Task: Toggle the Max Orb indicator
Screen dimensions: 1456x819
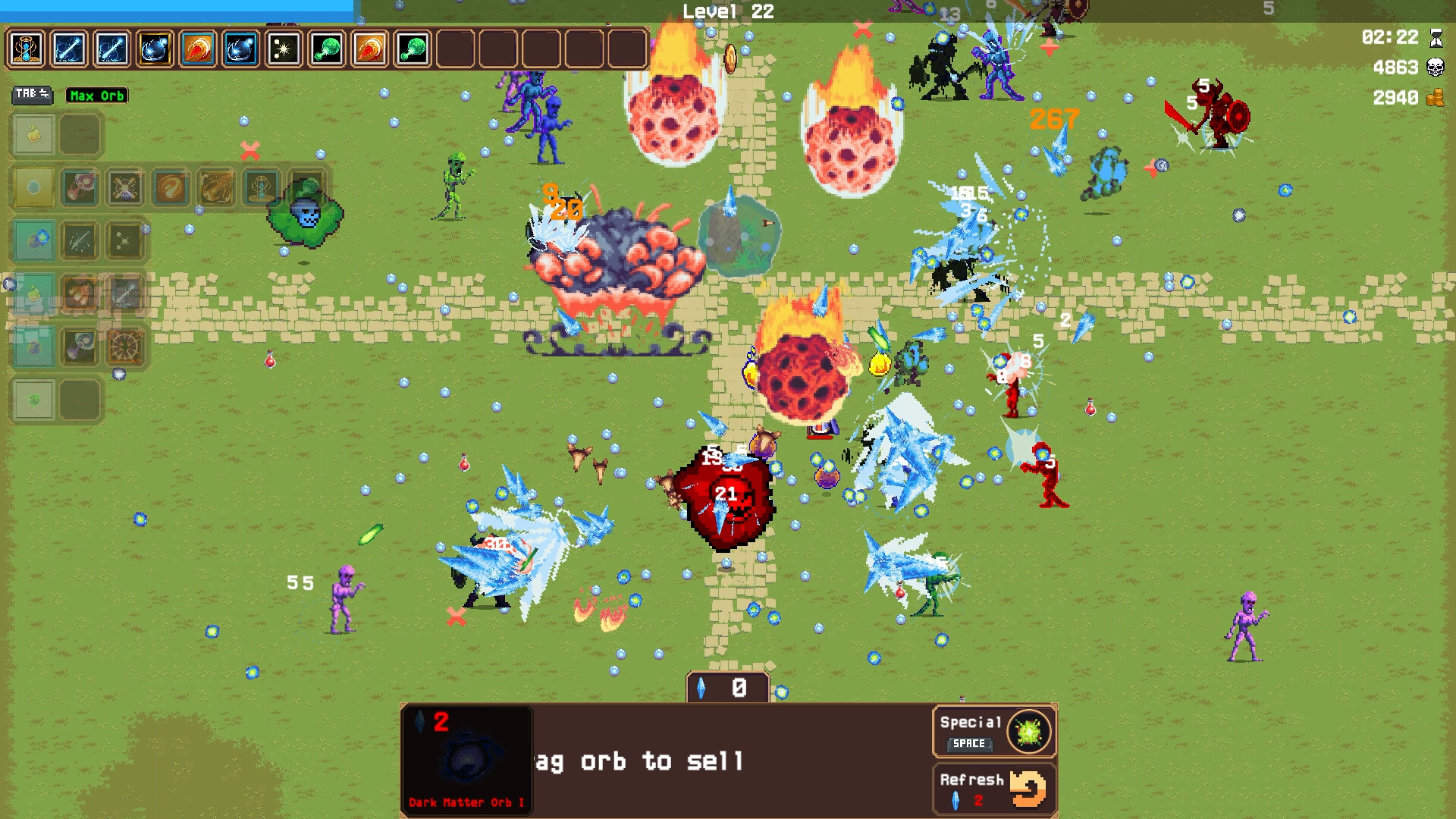Action: click(96, 96)
